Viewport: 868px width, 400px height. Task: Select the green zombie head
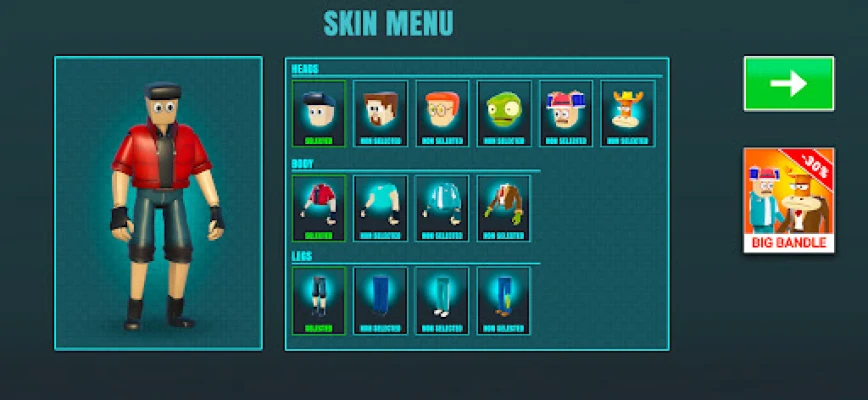tap(504, 113)
